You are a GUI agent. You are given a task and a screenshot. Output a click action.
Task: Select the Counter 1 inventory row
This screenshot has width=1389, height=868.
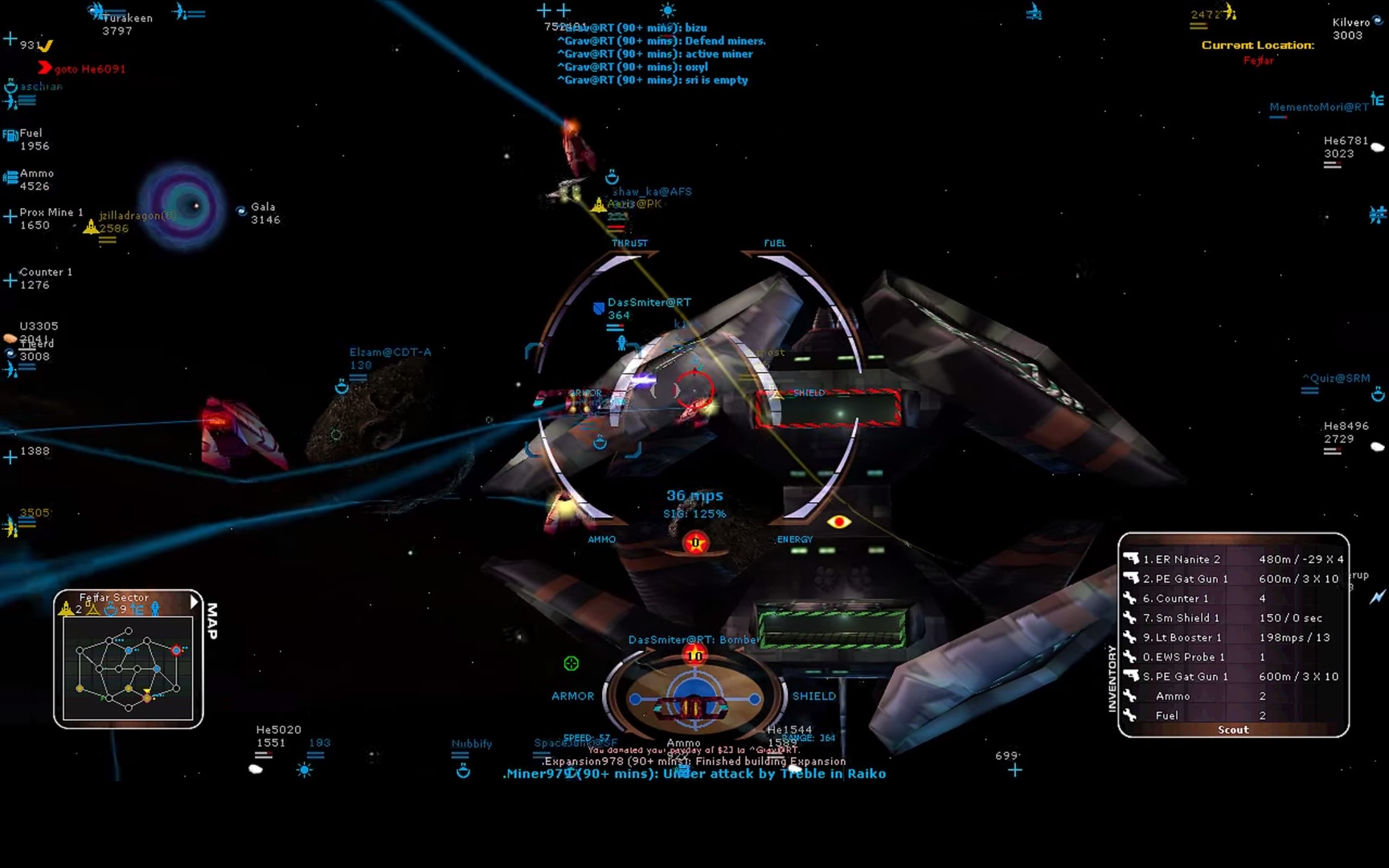pos(1182,599)
